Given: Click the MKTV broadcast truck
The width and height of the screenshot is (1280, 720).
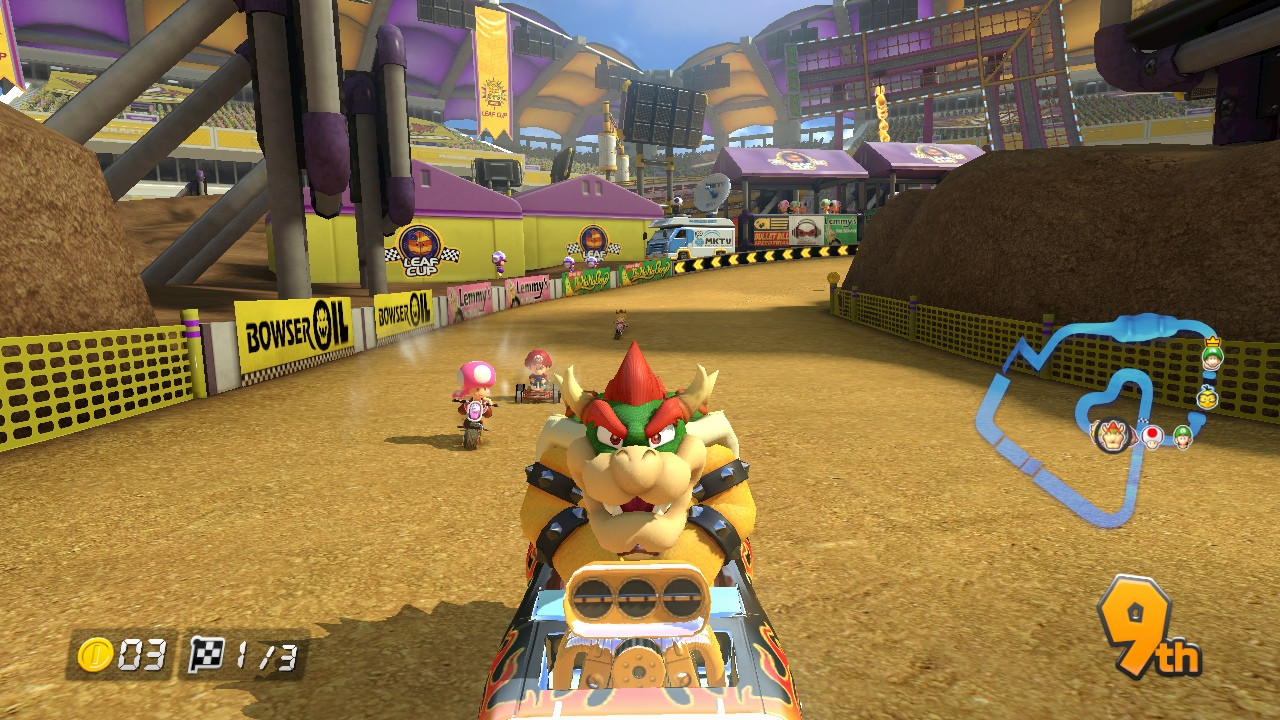Looking at the screenshot, I should (697, 237).
